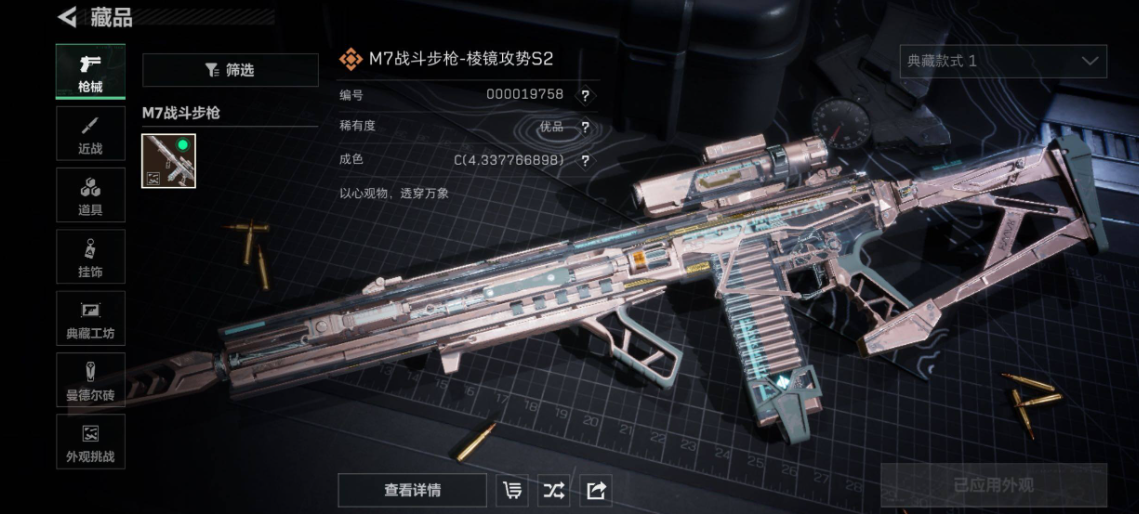Viewport: 1139px width, 514px height.
Task: Share the weapon skin via share icon
Action: pos(596,490)
